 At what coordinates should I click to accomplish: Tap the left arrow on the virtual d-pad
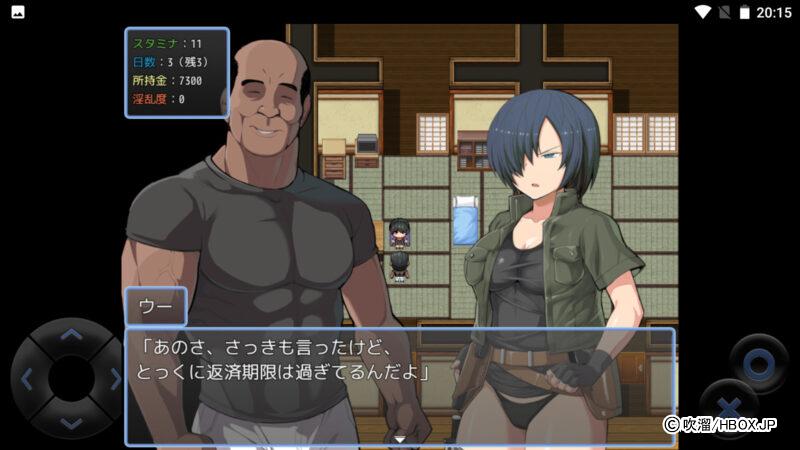tap(28, 379)
